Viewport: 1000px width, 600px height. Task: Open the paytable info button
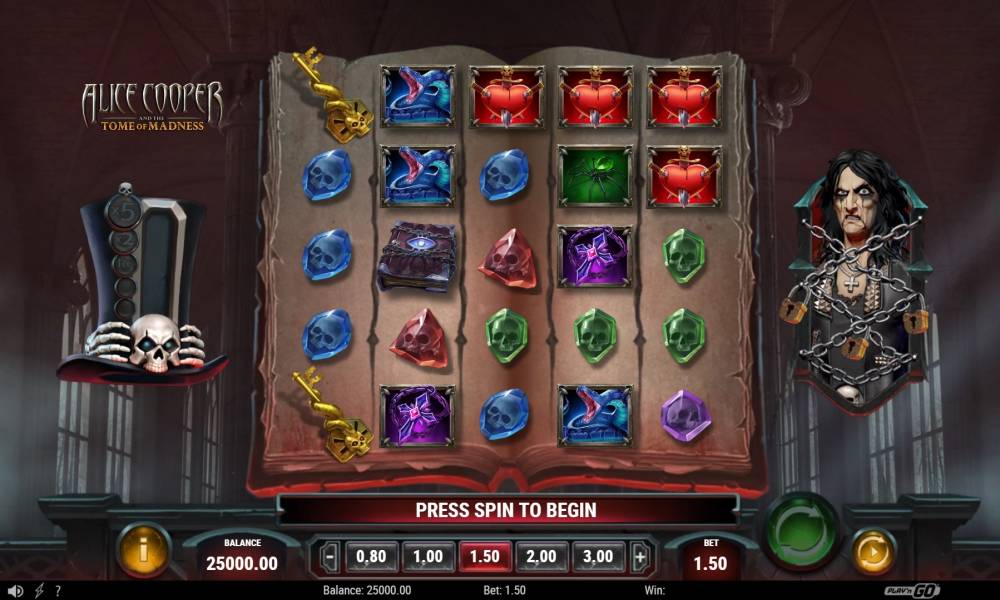144,550
